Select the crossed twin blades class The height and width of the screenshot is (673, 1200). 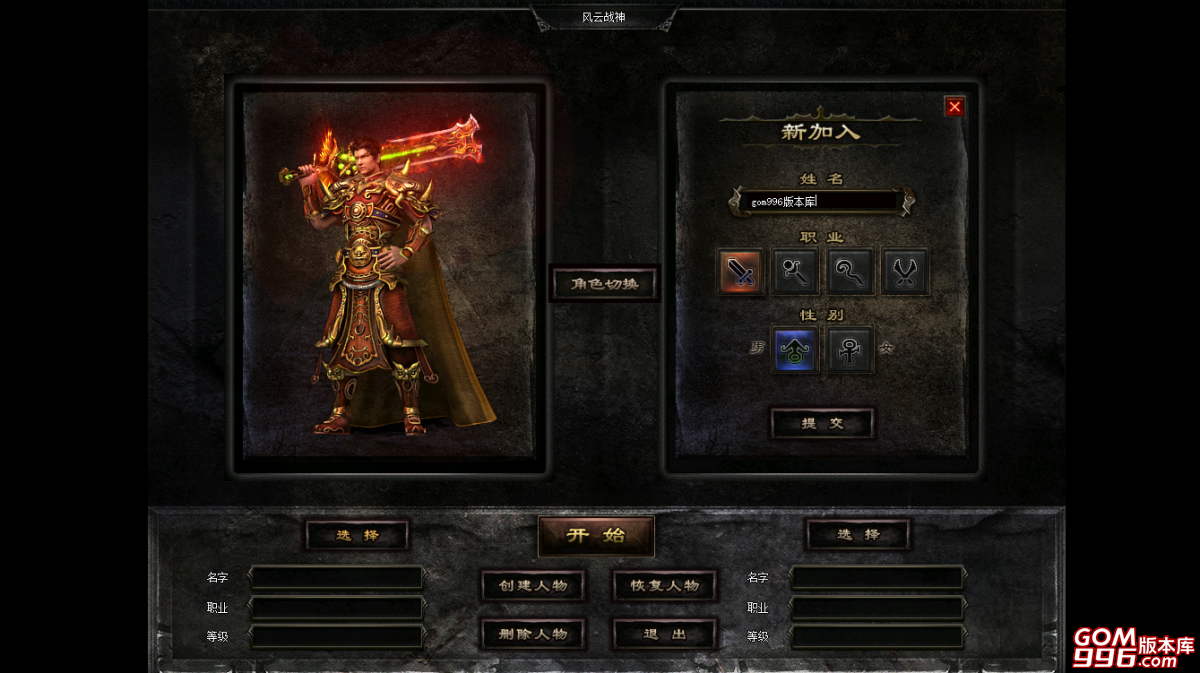click(906, 272)
